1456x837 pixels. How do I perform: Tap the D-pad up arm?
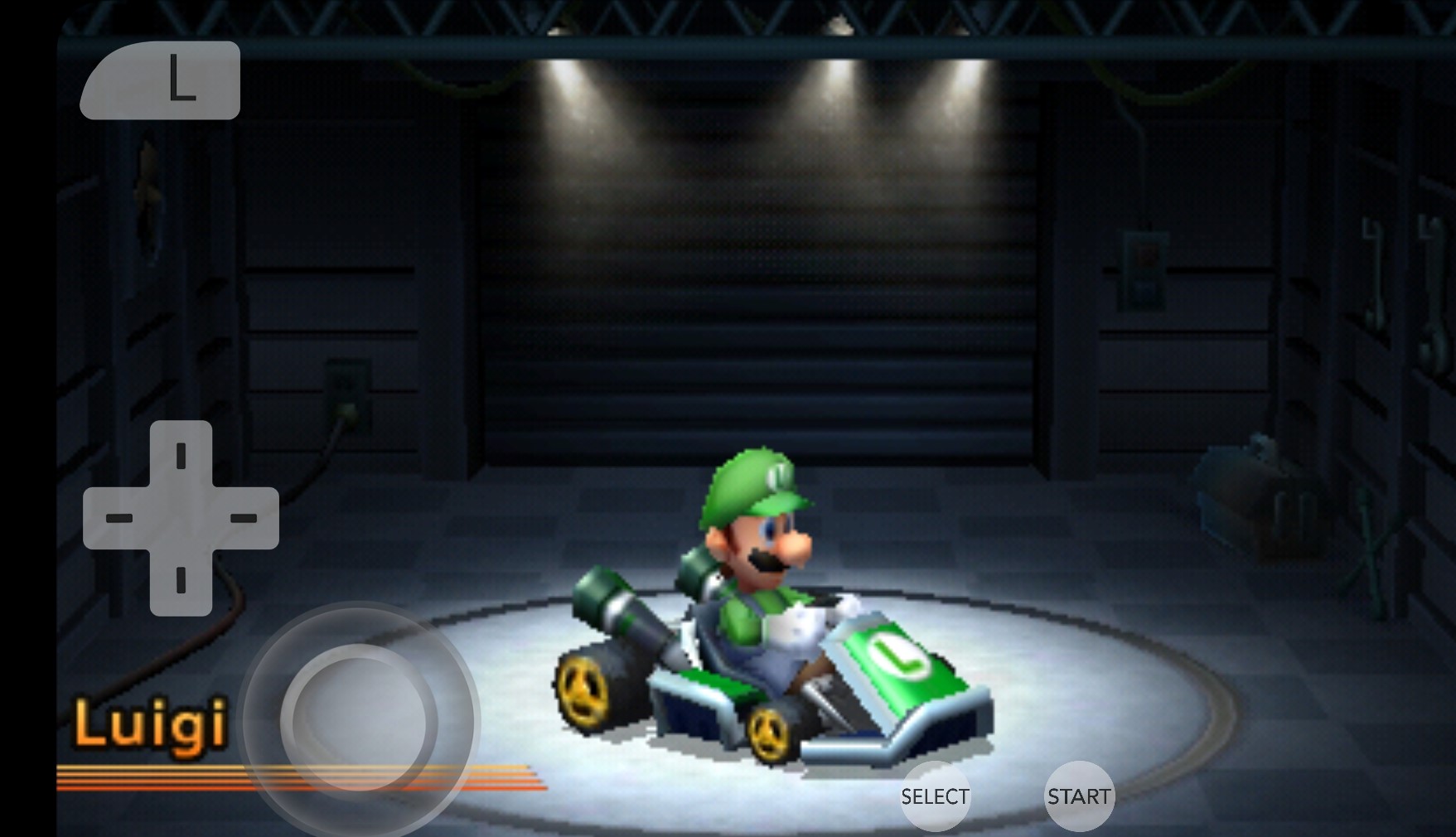click(x=181, y=454)
